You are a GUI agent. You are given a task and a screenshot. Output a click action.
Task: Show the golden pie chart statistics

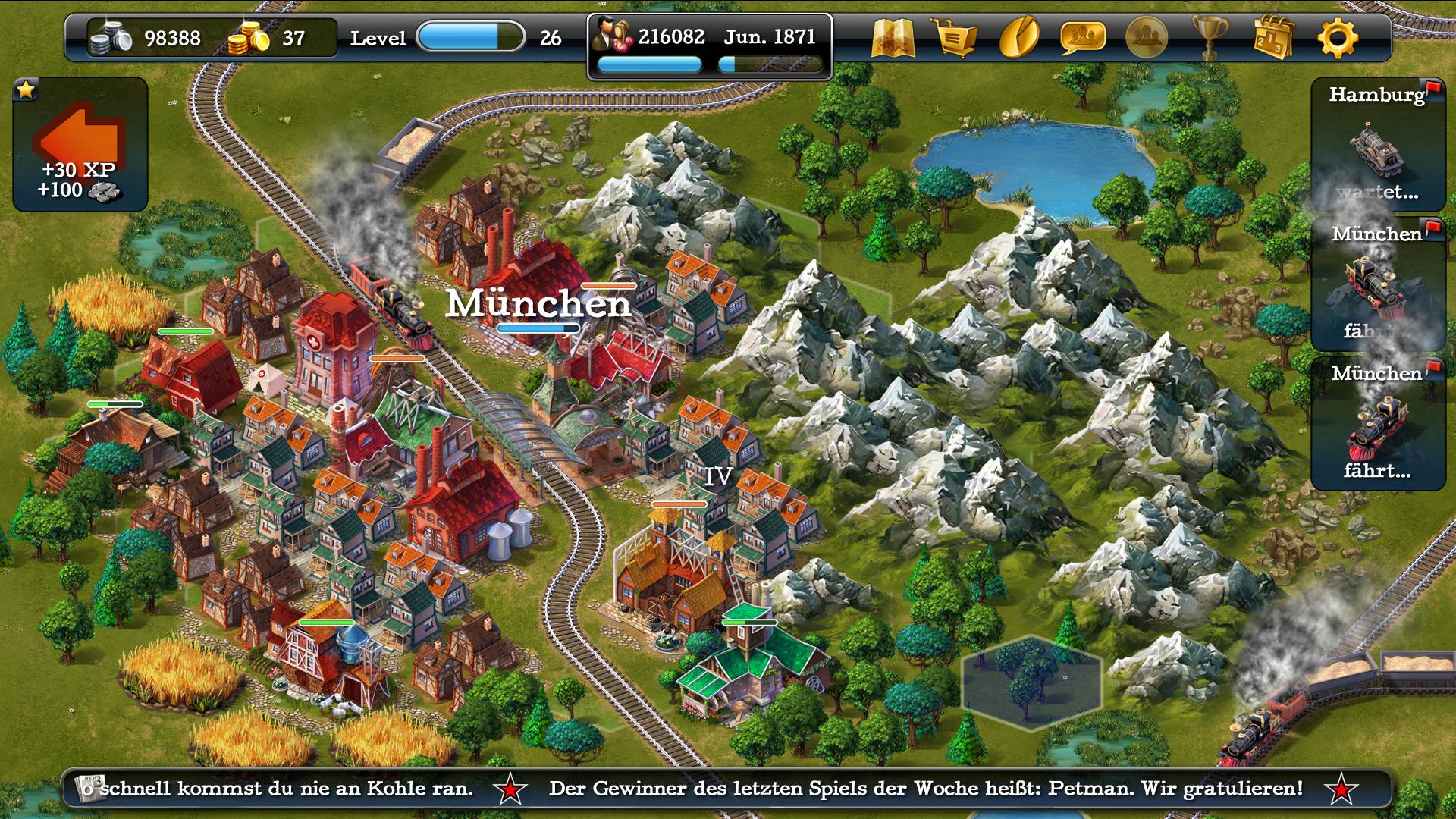point(1019,37)
